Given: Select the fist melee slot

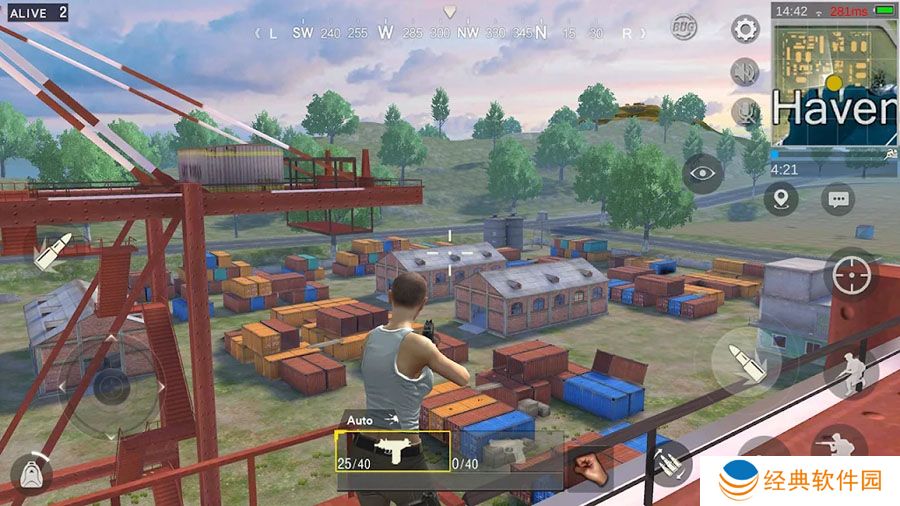Looking at the screenshot, I should (x=588, y=468).
